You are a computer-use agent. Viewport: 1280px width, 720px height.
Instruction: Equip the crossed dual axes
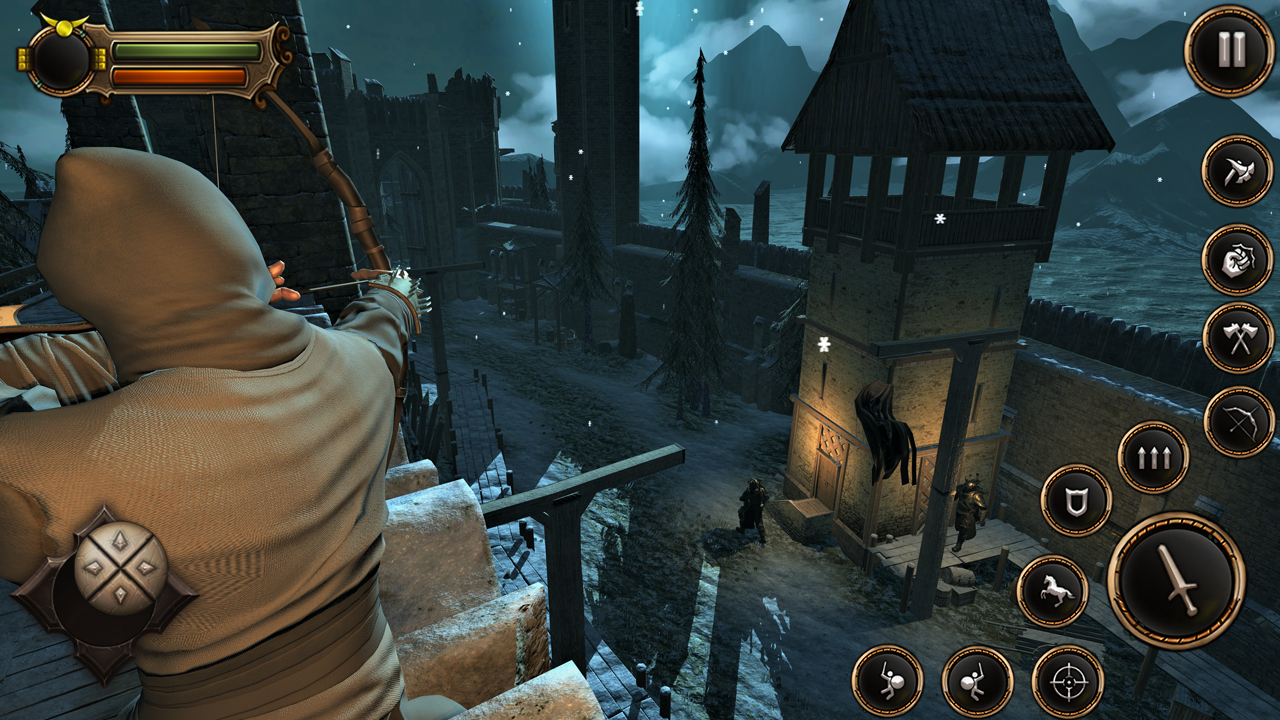[x=1238, y=338]
